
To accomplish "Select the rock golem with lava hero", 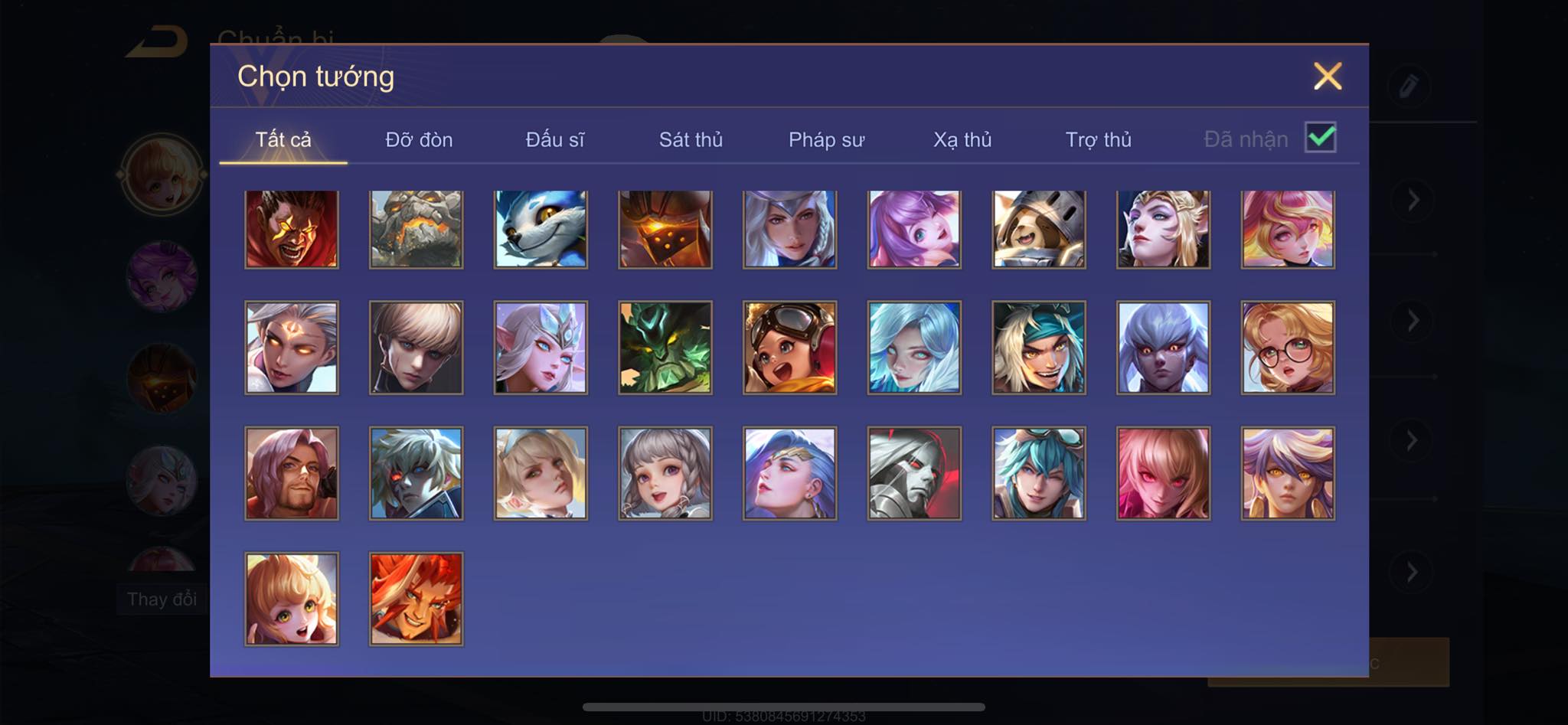I will (416, 230).
